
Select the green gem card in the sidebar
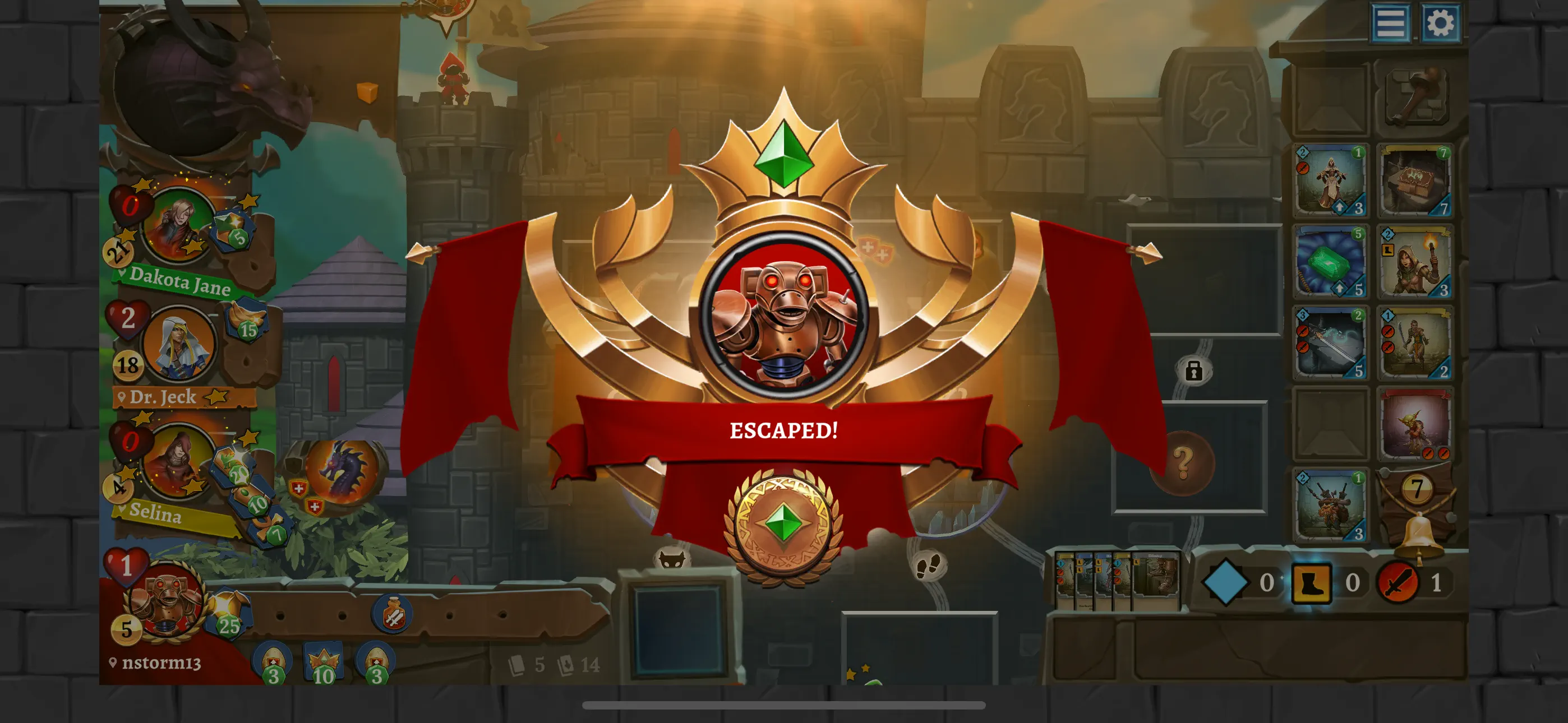(x=1330, y=263)
